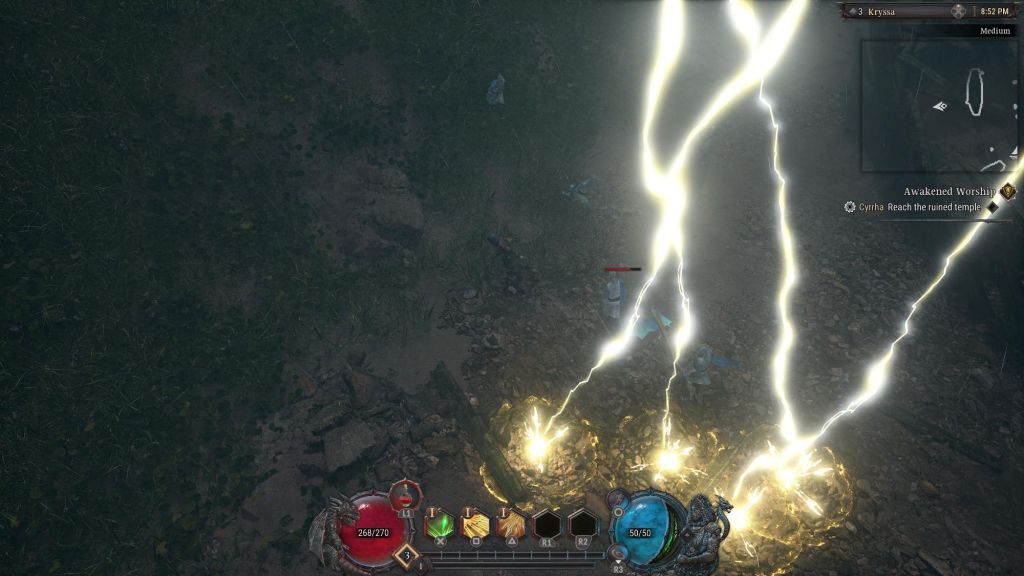Activate the yellow rays skill
Viewport: 1024px width, 576px height.
[475, 524]
